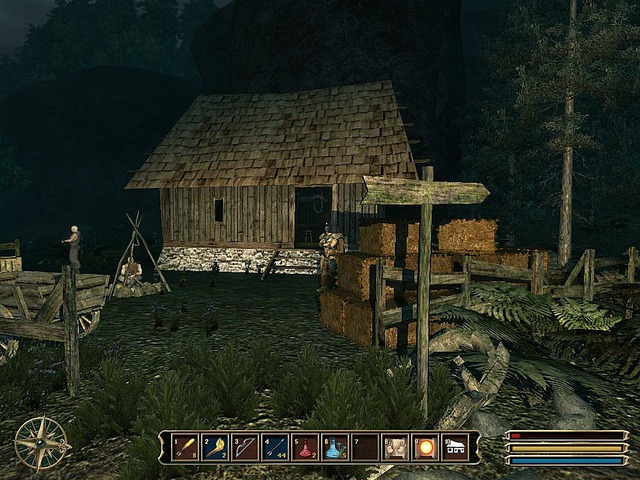Choose the bow in slot 3

pyautogui.click(x=245, y=447)
